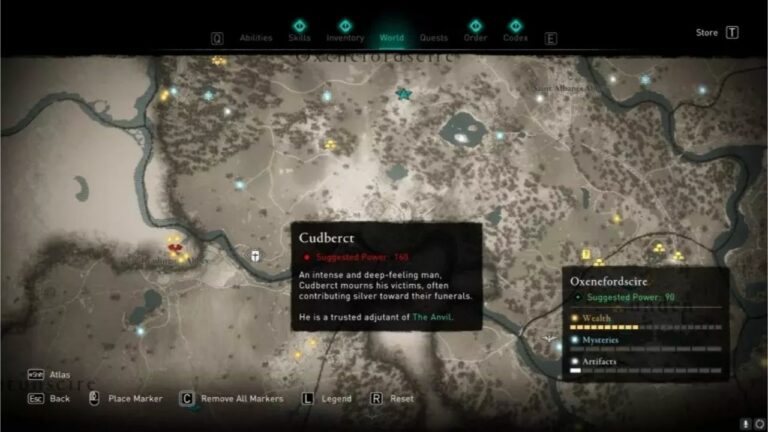Follow The Anvil link in Cudberct's description
The image size is (768, 432).
click(432, 317)
